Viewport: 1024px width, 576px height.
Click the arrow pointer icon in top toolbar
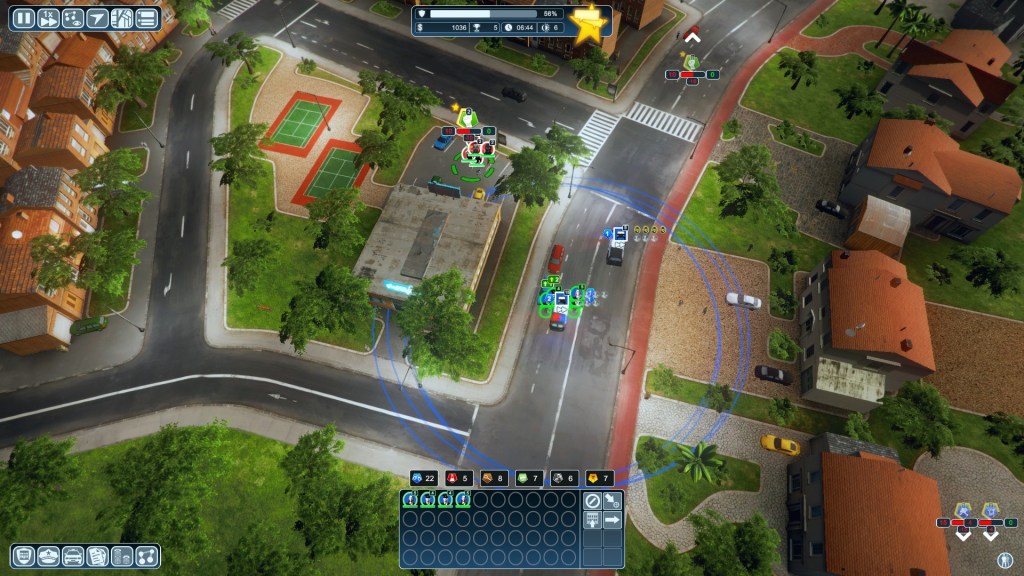click(97, 18)
